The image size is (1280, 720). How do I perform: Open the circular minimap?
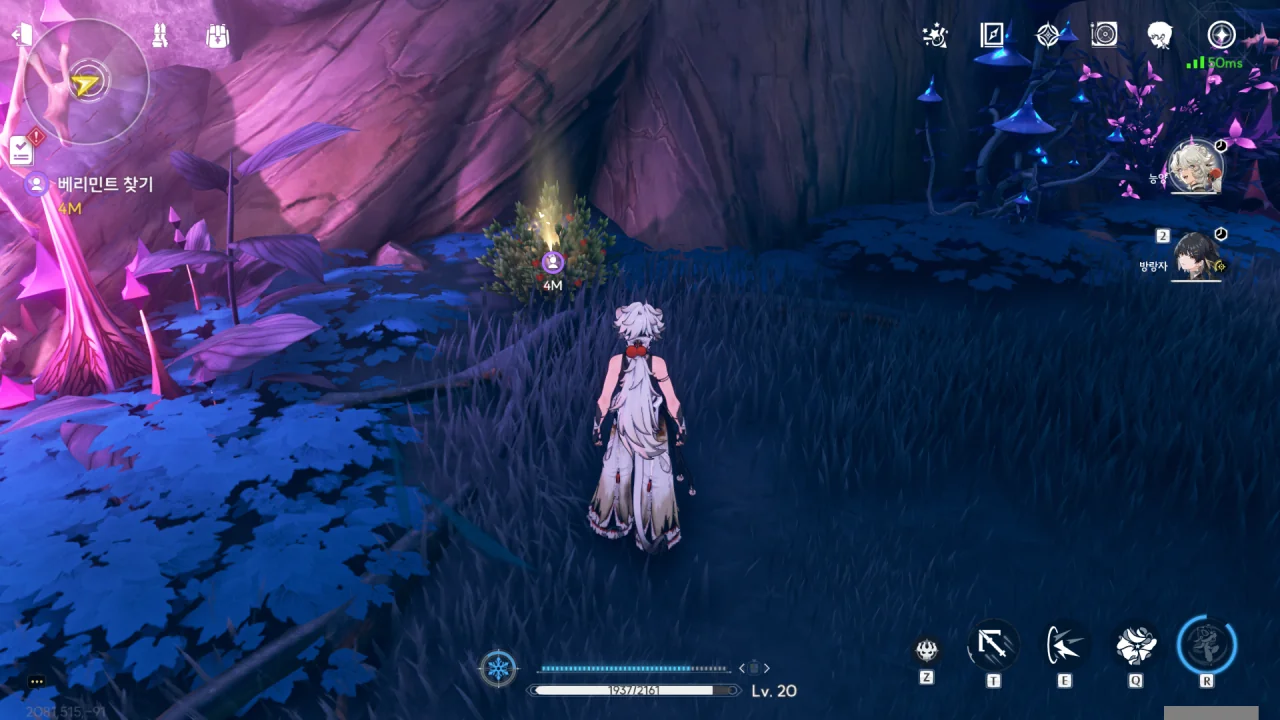[85, 84]
